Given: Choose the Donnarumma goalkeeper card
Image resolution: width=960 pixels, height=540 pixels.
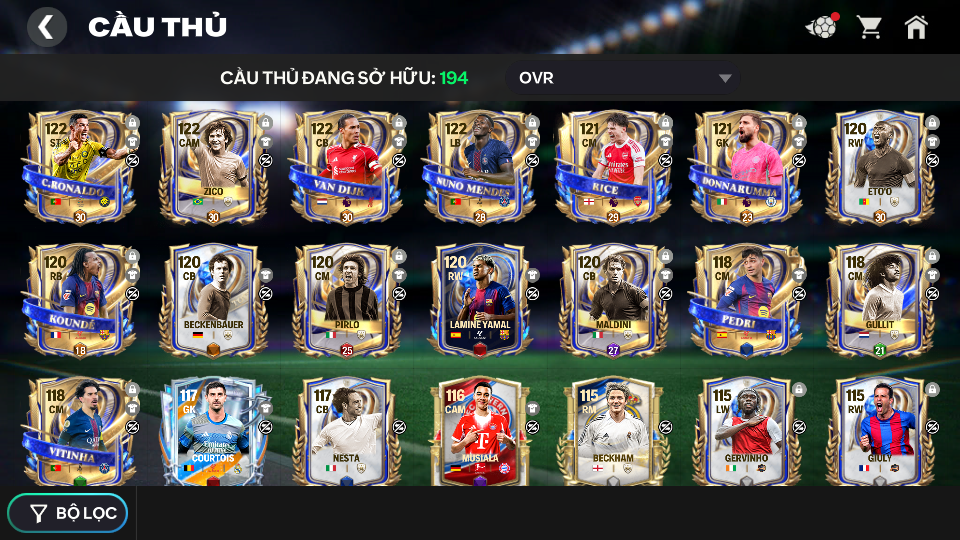Looking at the screenshot, I should pos(744,167).
